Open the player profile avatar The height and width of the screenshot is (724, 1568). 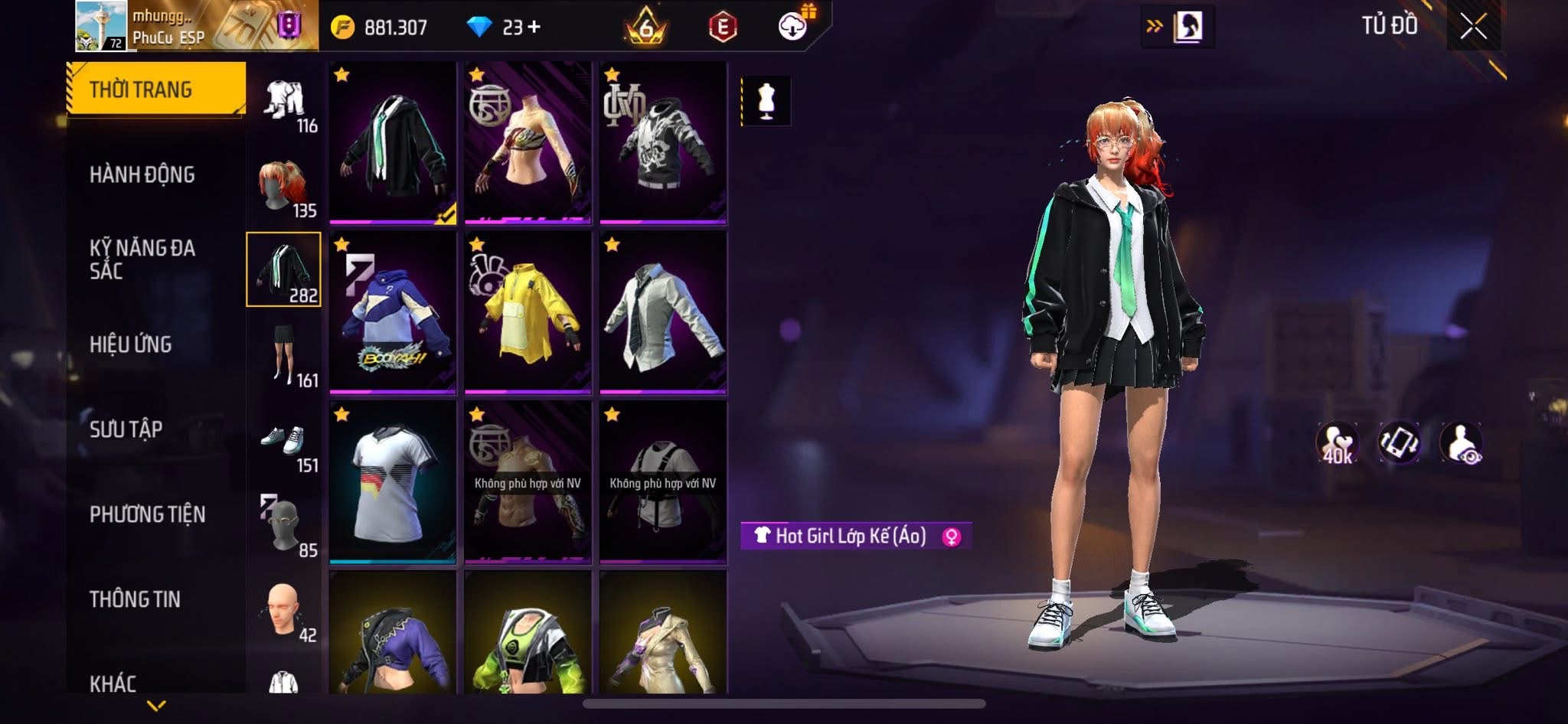point(103,26)
